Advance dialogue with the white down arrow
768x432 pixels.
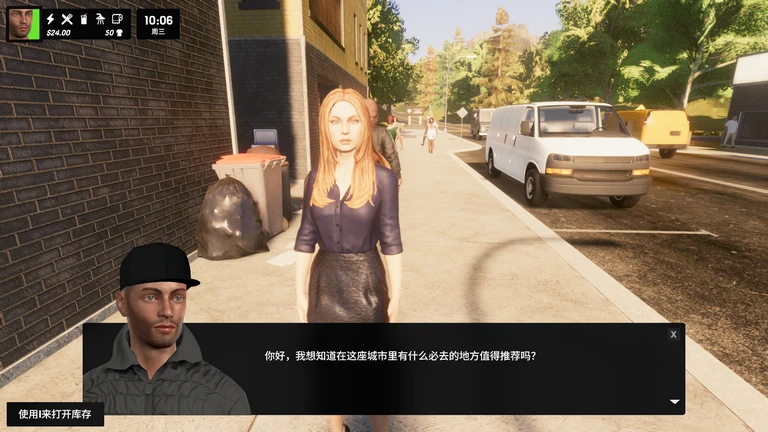pyautogui.click(x=674, y=402)
